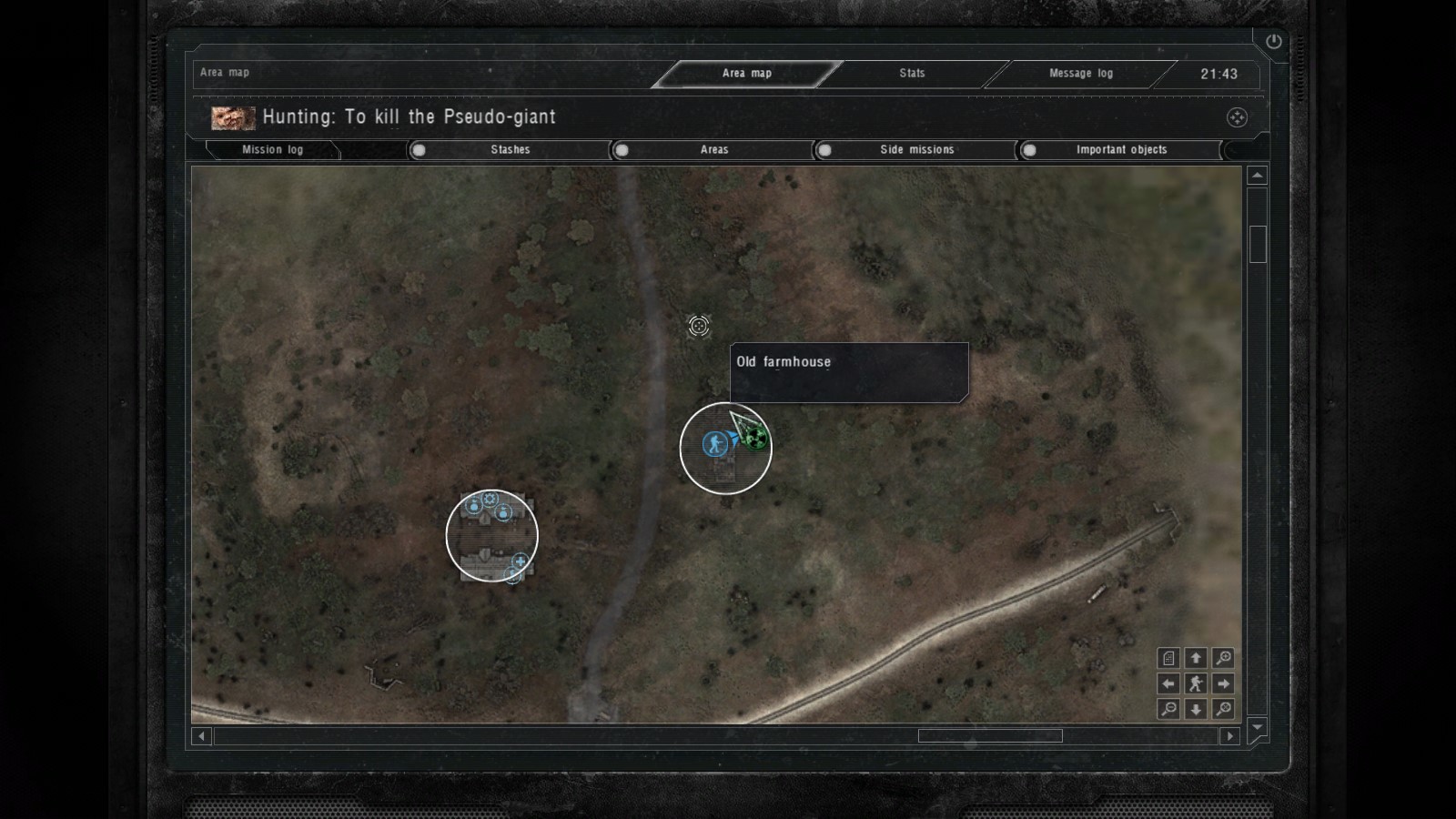Image resolution: width=1456 pixels, height=819 pixels.
Task: Zoom in with the plus magnifier button
Action: click(1224, 658)
